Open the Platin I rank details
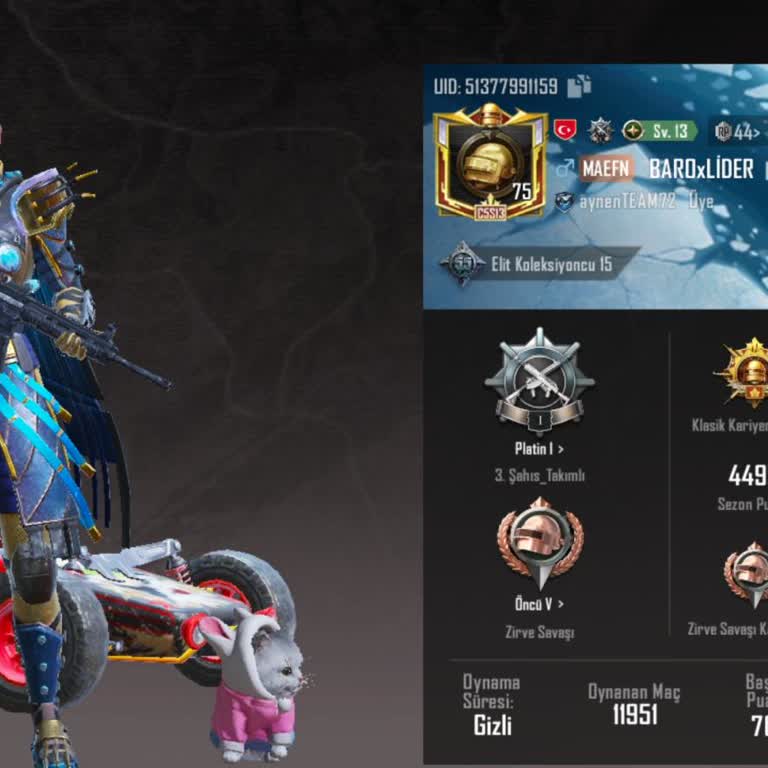This screenshot has width=768, height=768. [x=539, y=450]
